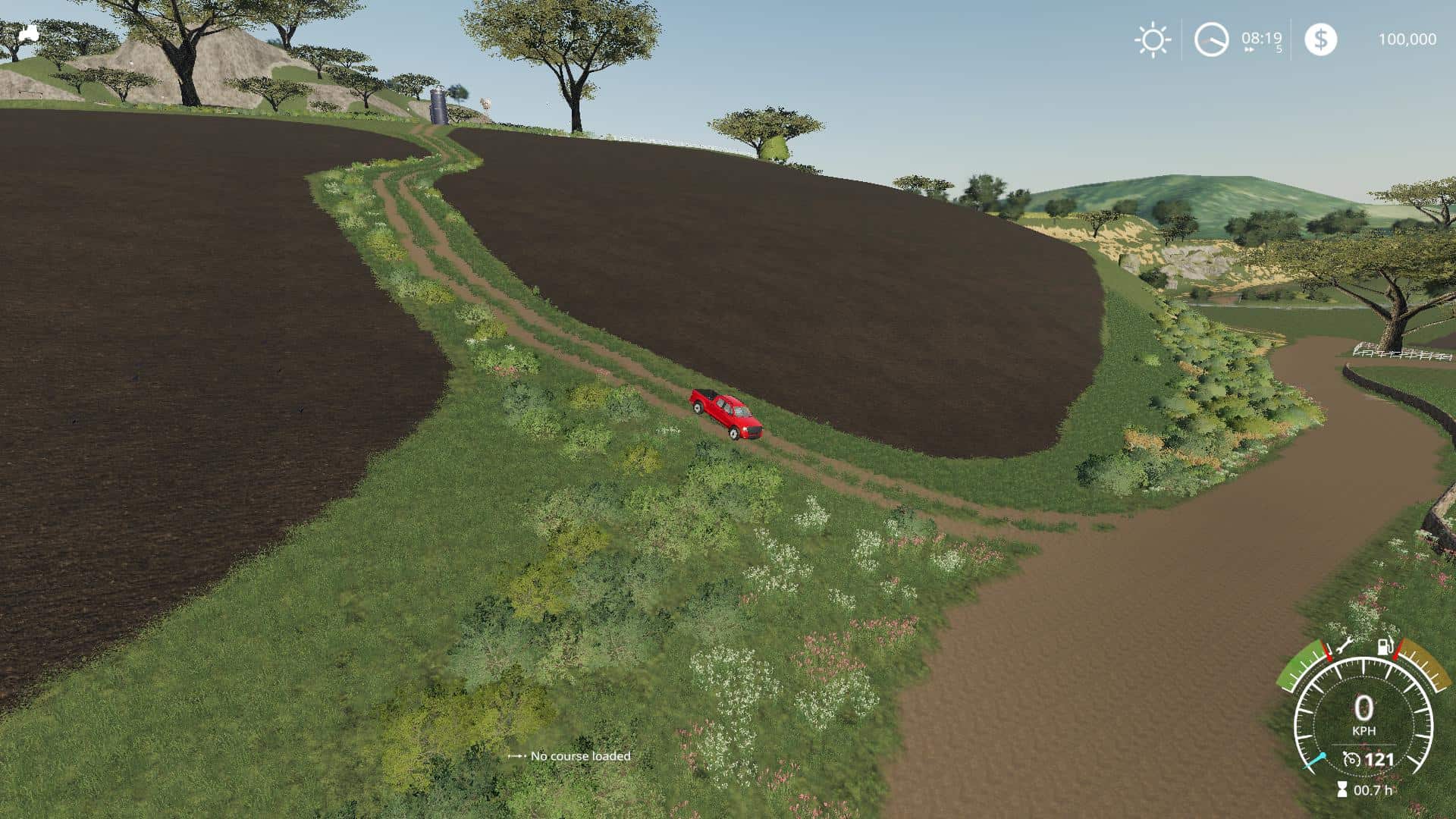
Task: Click the dollar money icon
Action: click(x=1320, y=39)
